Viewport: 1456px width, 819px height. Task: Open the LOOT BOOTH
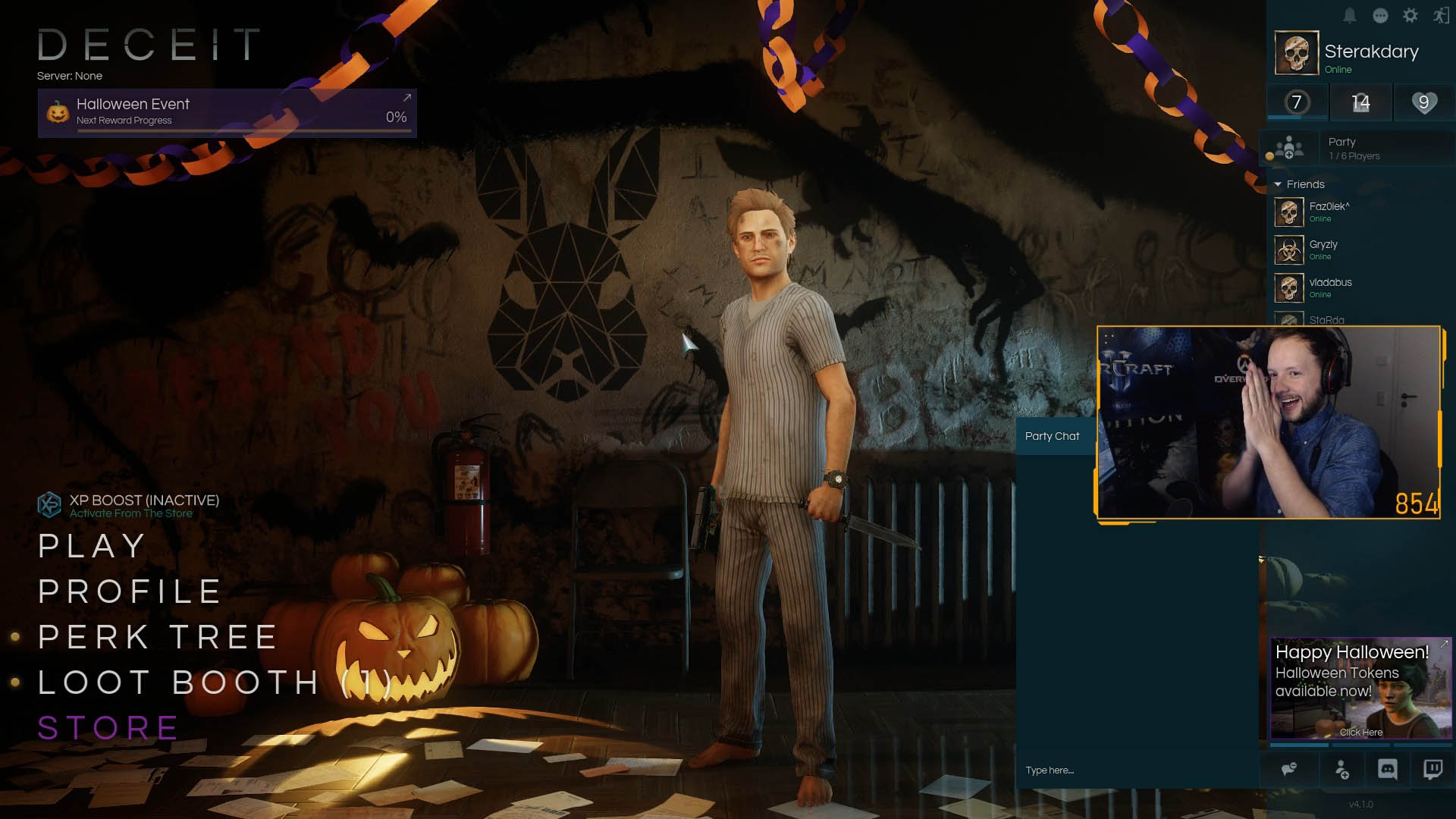click(214, 682)
